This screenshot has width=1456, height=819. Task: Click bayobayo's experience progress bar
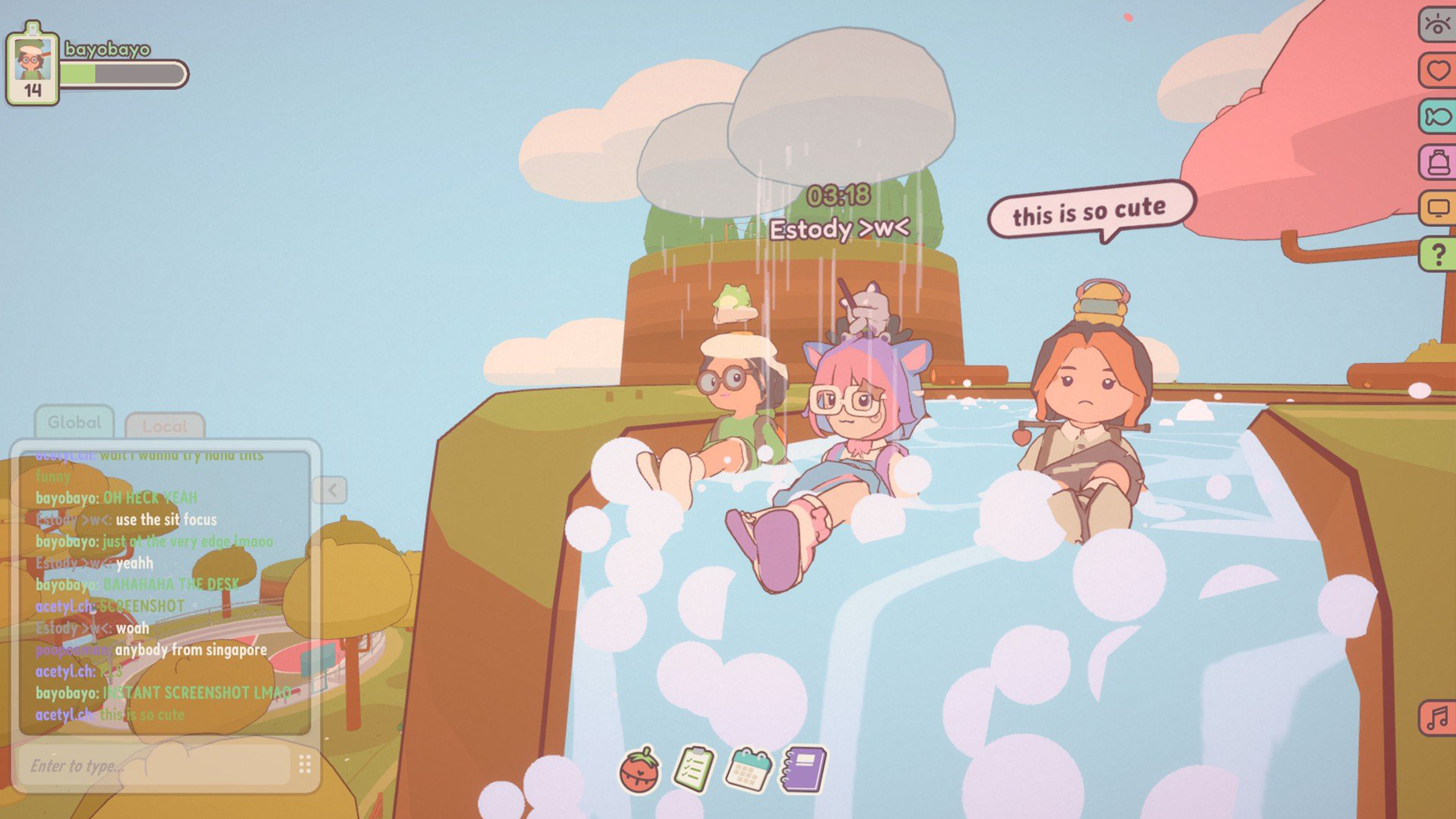(121, 73)
